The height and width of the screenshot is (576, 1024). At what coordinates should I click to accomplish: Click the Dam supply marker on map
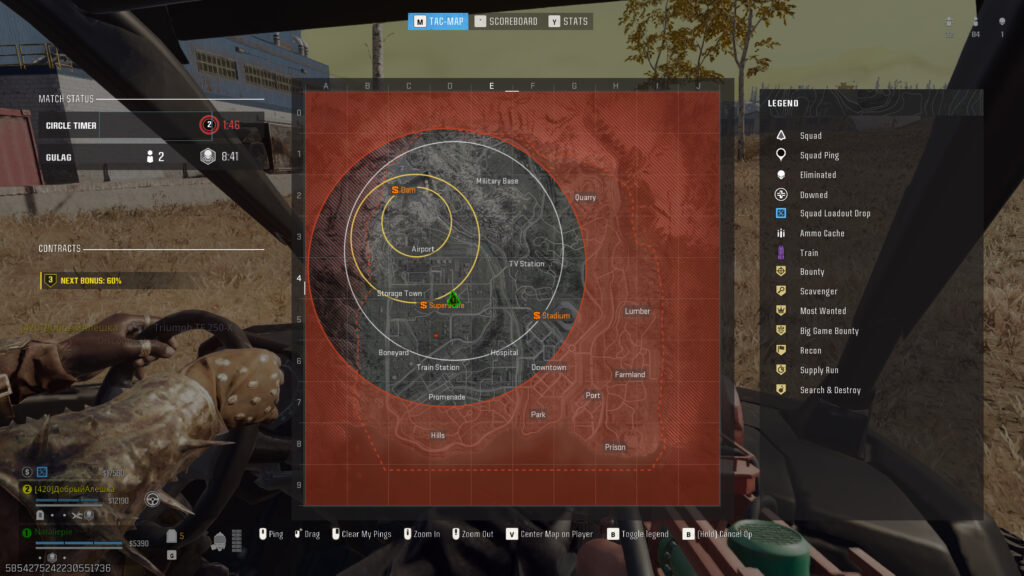pos(404,189)
